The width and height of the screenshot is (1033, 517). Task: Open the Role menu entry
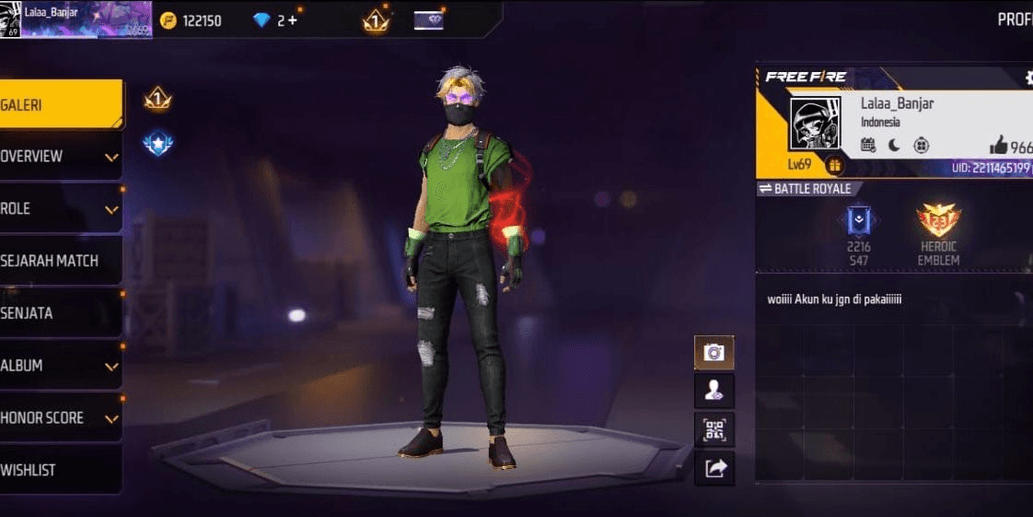[x=60, y=209]
